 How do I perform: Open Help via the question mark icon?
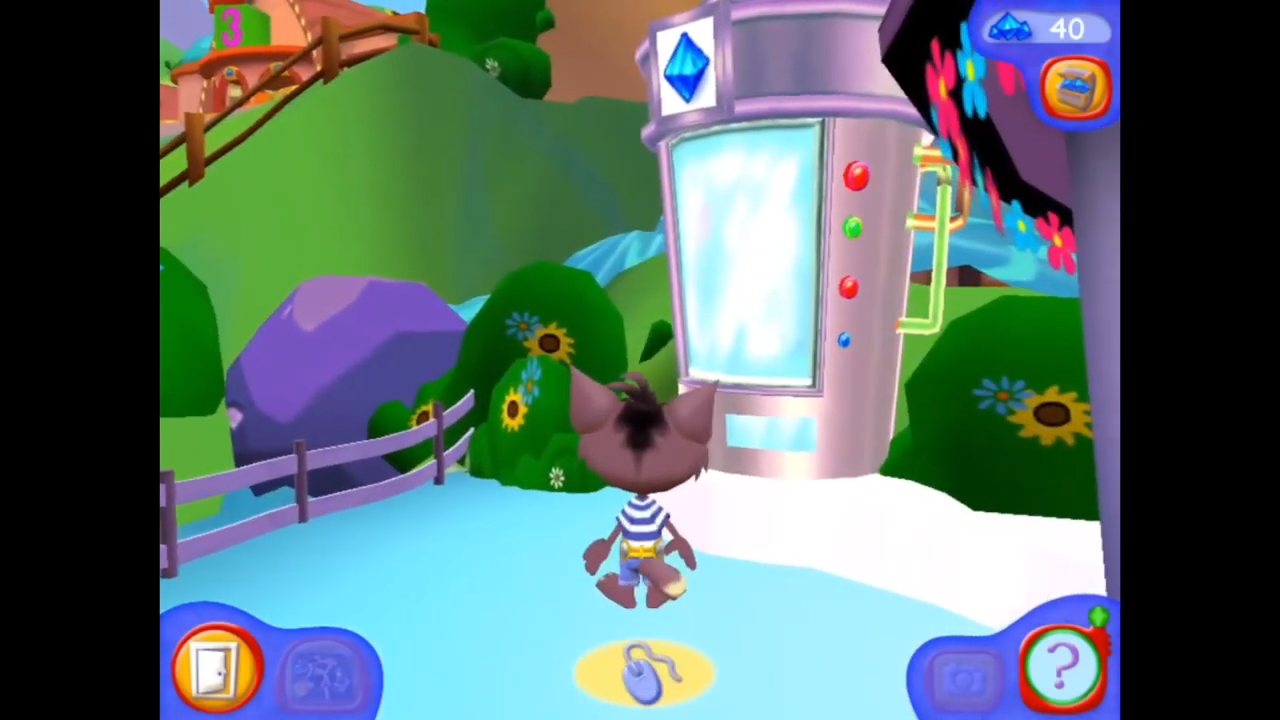click(x=1063, y=663)
